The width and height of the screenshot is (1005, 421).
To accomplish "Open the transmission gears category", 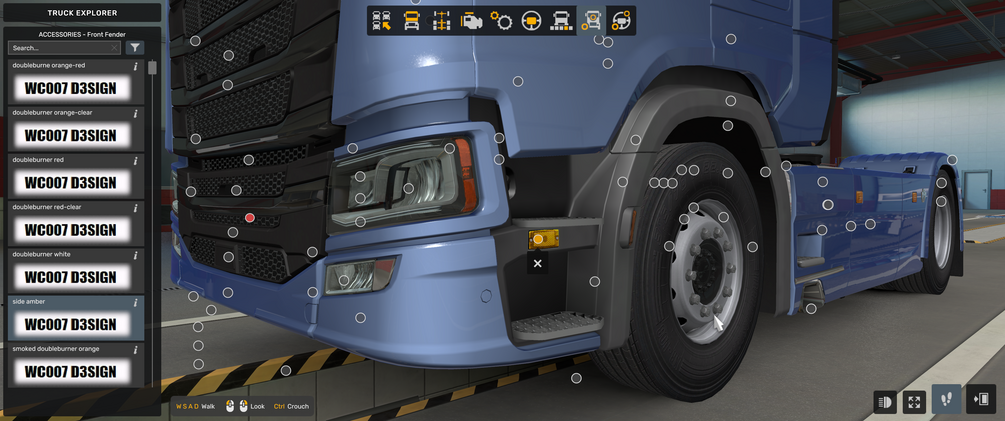I will 501,21.
